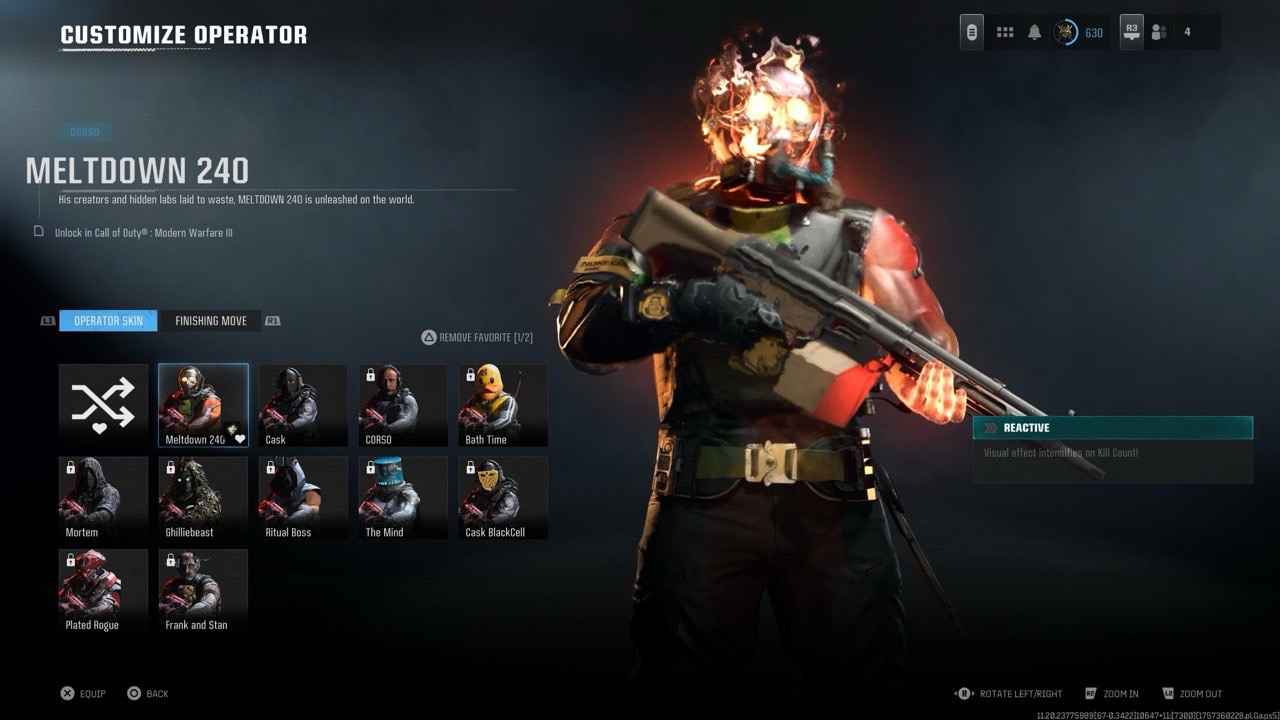
Task: Open the party members icon
Action: click(x=1159, y=33)
